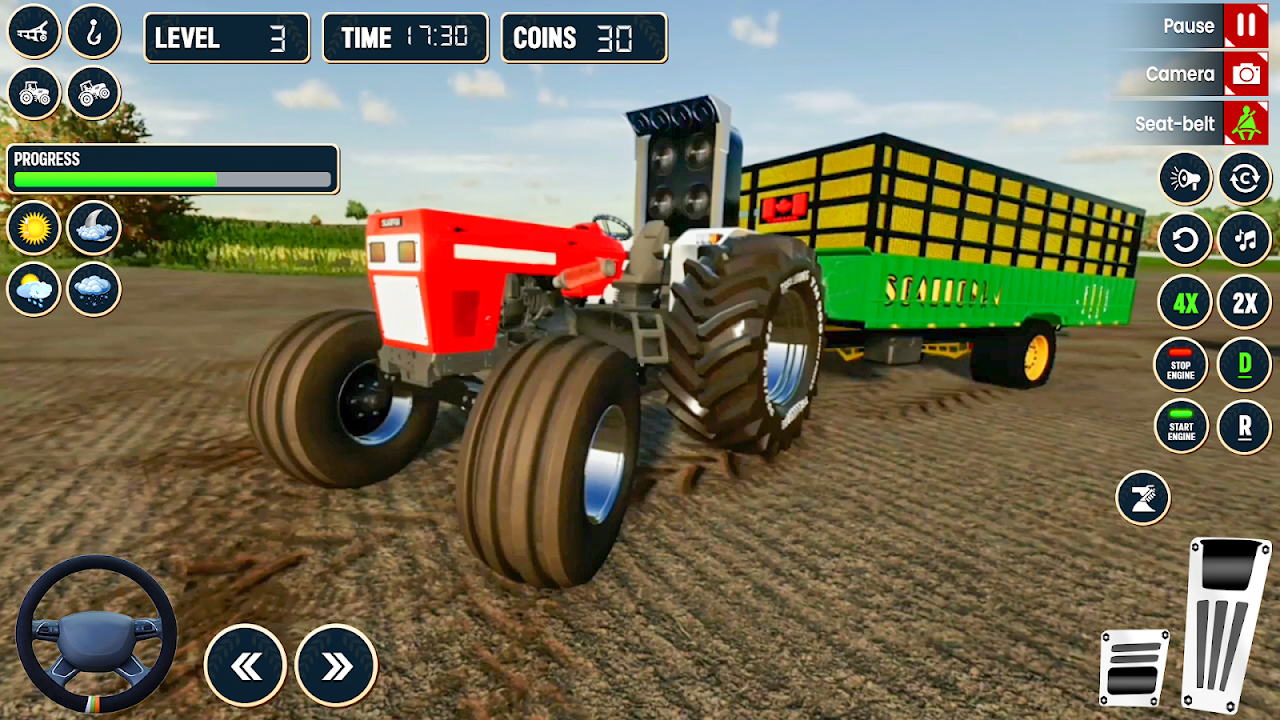
Task: Tap the accelerator pedal
Action: click(x=1227, y=625)
